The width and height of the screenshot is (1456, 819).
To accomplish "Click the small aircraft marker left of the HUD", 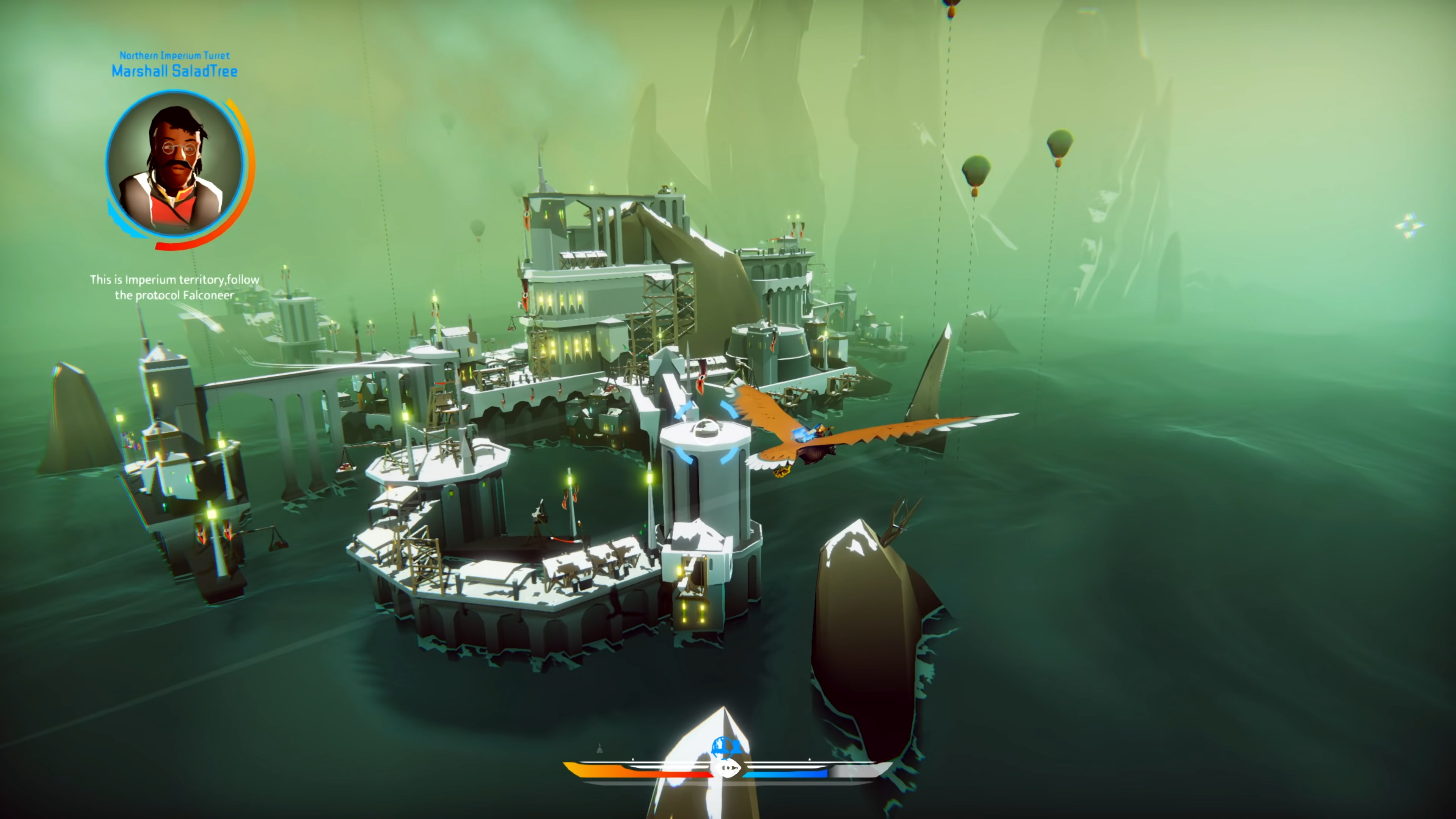I will tap(600, 749).
